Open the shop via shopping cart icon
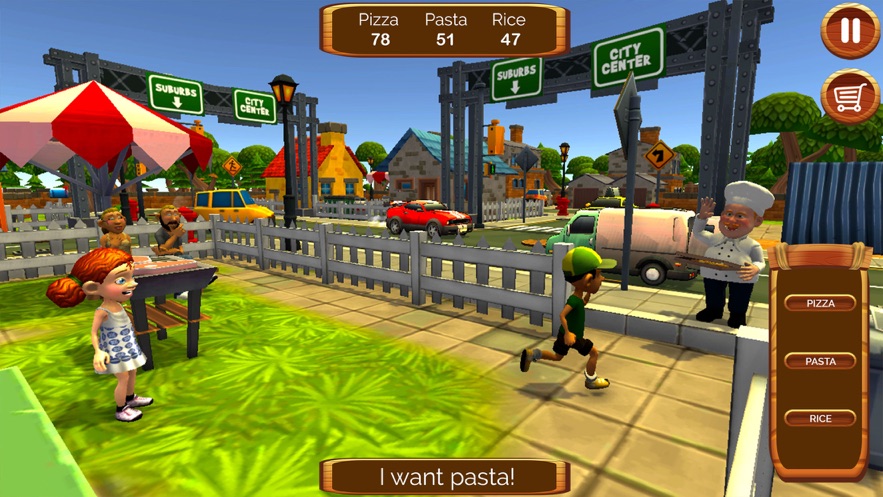 click(x=850, y=96)
